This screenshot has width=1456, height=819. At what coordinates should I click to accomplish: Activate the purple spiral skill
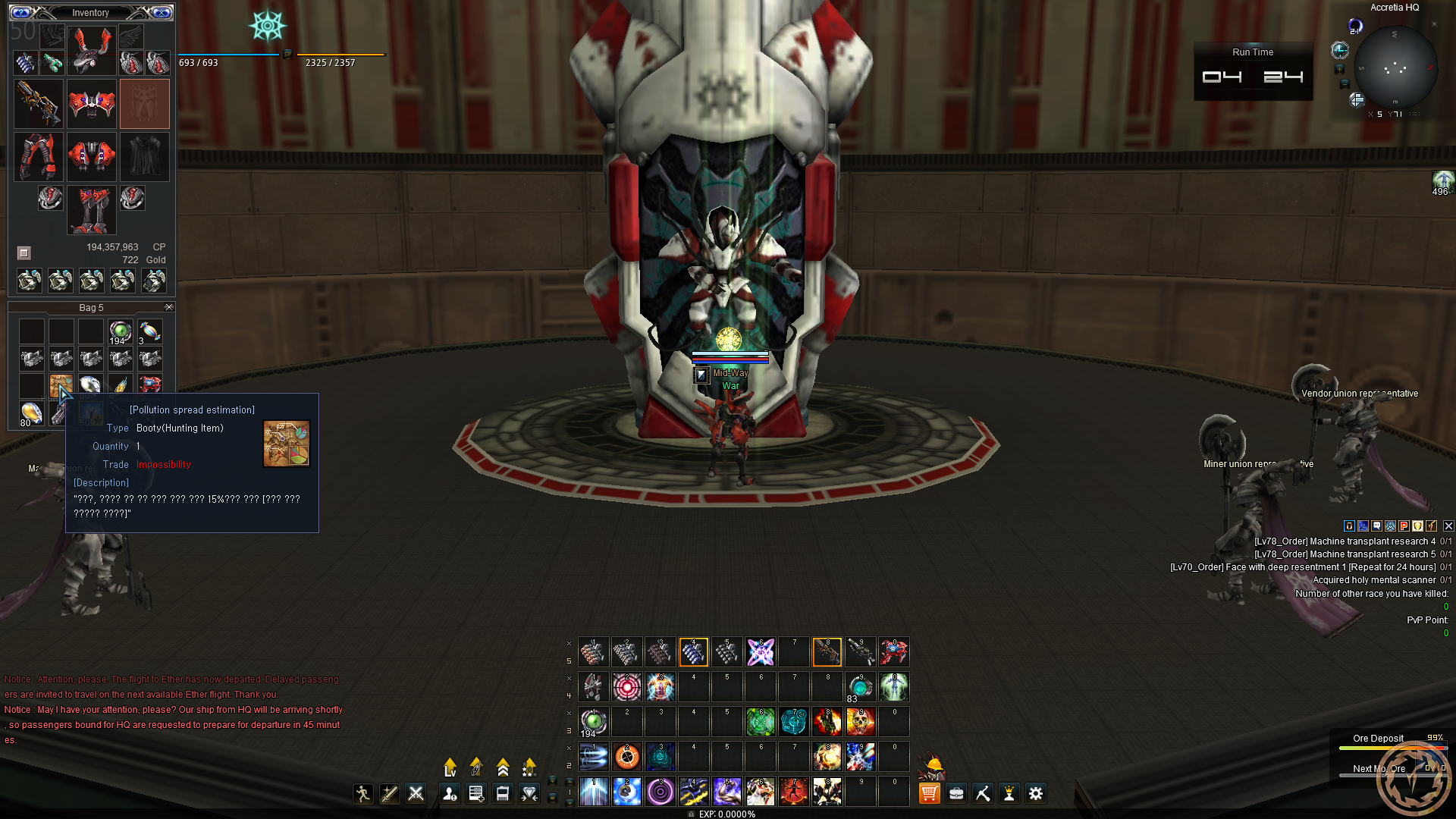(x=660, y=792)
